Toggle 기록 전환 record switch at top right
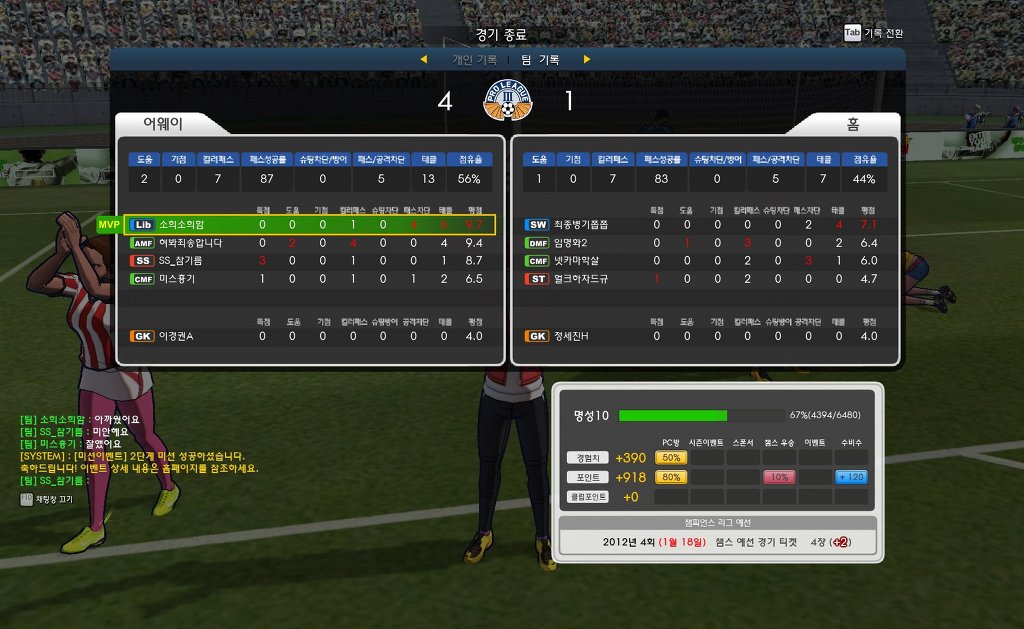Screen dimensions: 1024x629 tap(874, 33)
